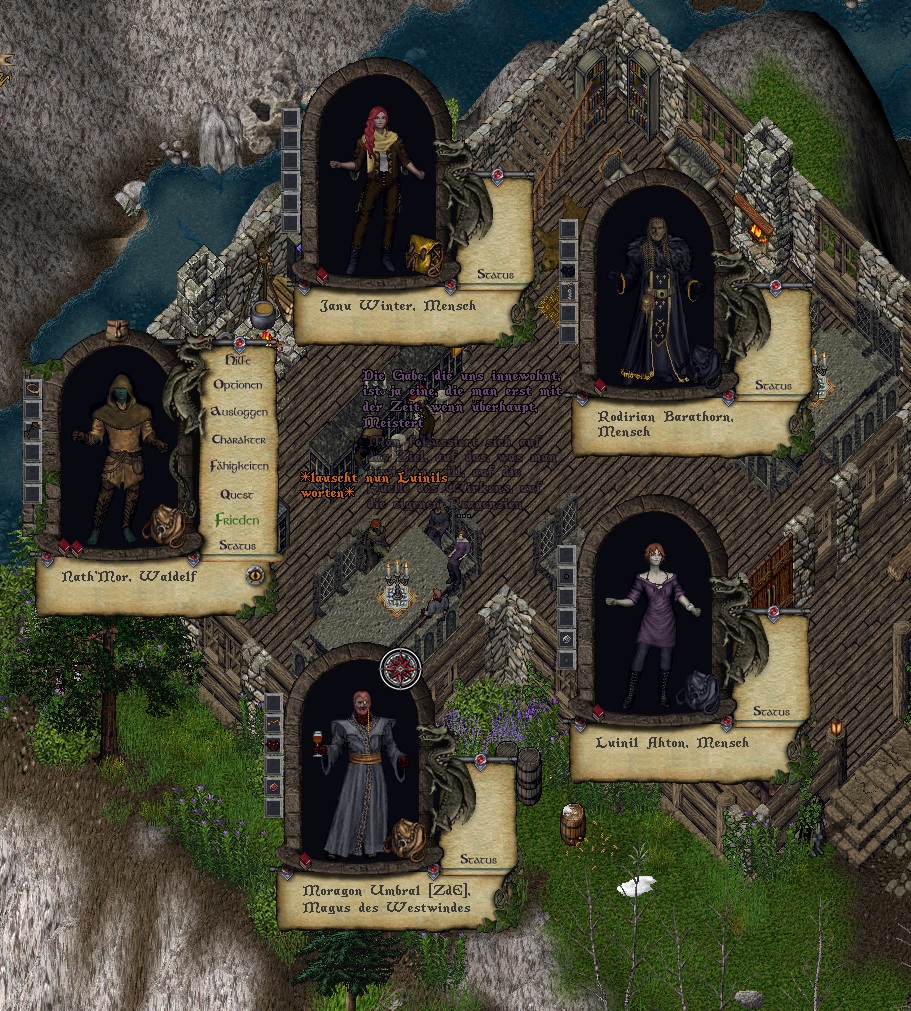View Status on Rodirian Barathorn's paperdoll
Image resolution: width=911 pixels, height=1011 pixels.
pyautogui.click(x=773, y=385)
